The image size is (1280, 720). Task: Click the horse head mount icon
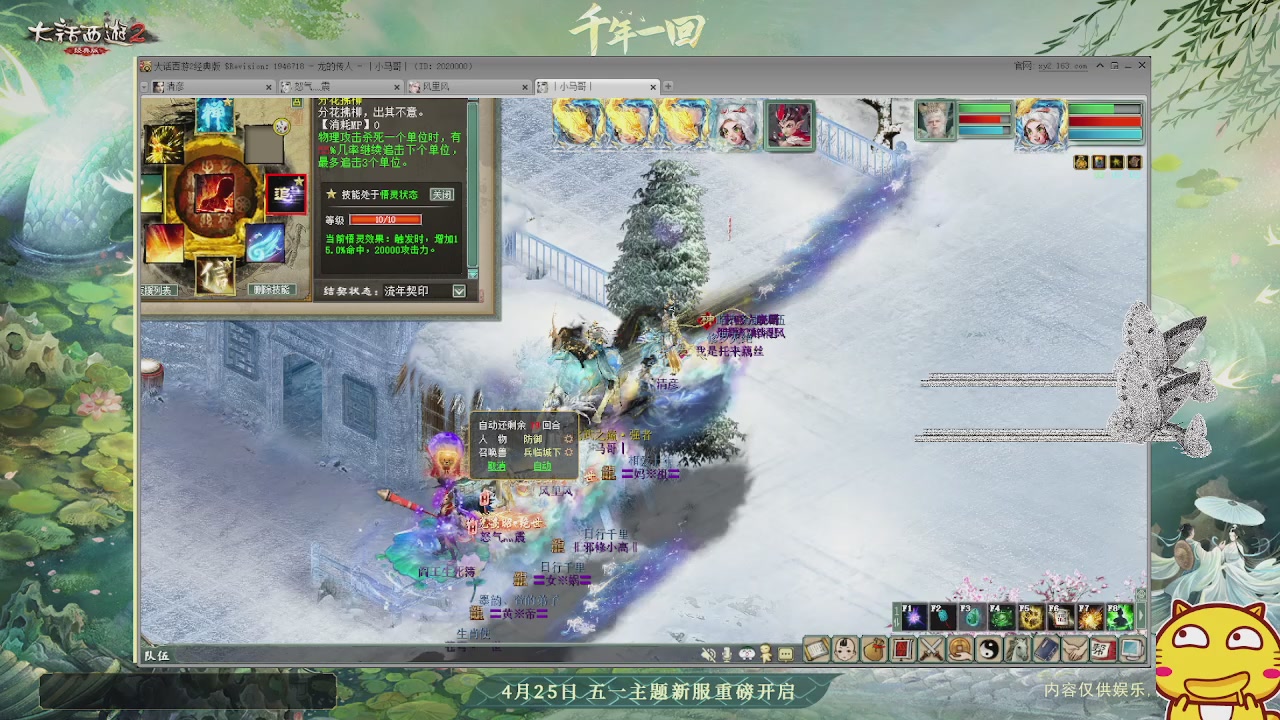(x=1018, y=649)
